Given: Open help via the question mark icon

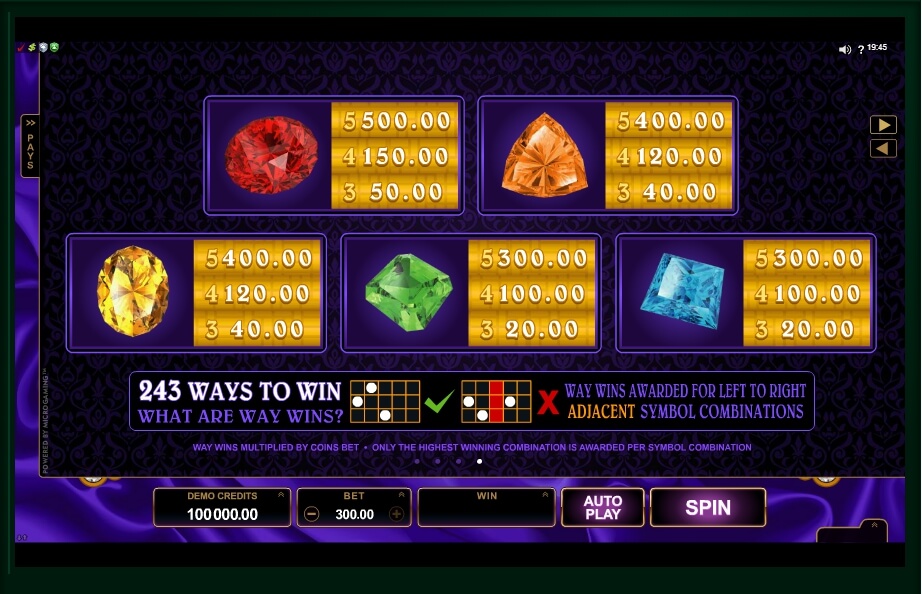Looking at the screenshot, I should point(861,49).
